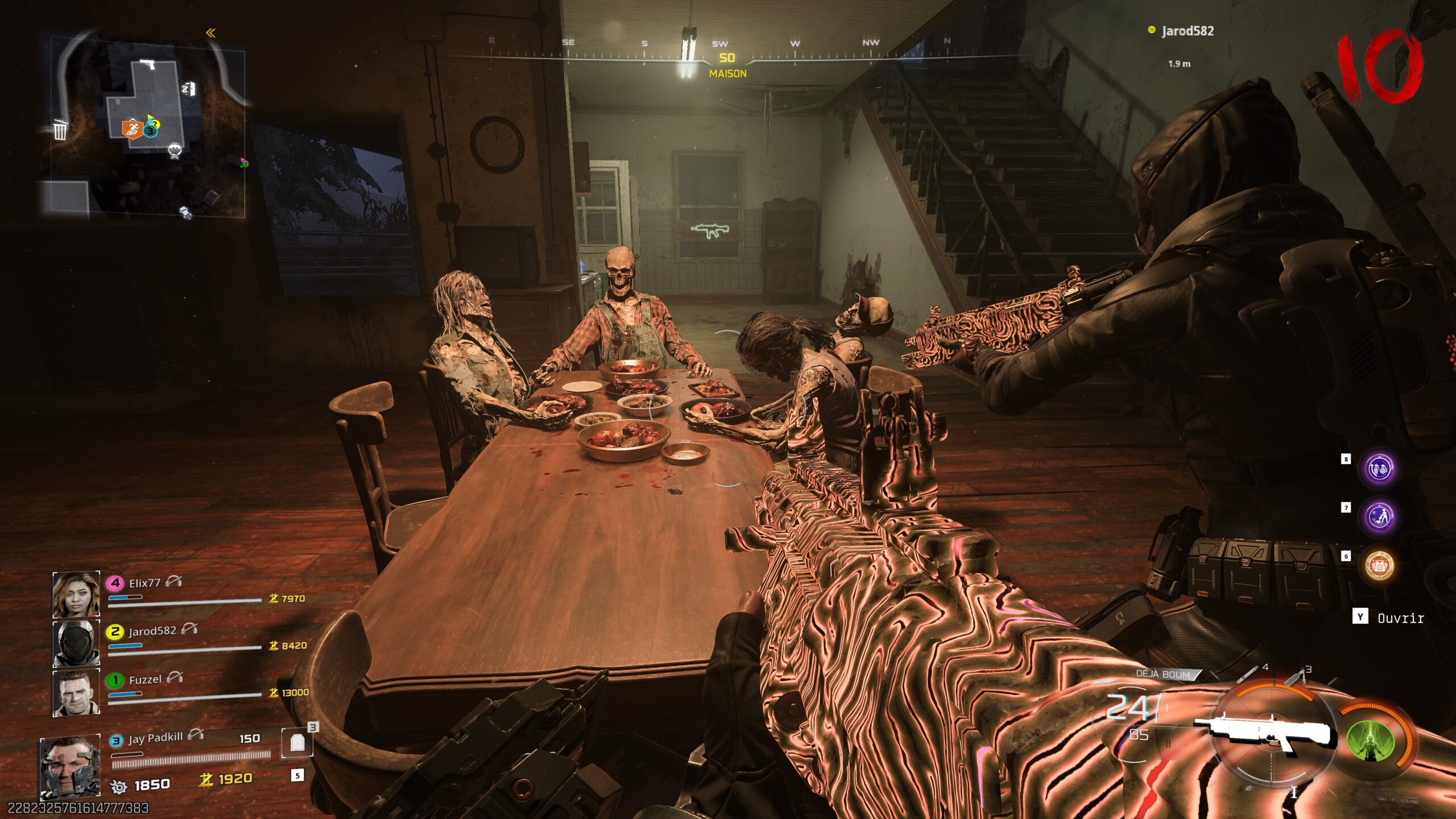Collapse the minimap with the yellow chevrons
The width and height of the screenshot is (1456, 819).
[x=210, y=33]
